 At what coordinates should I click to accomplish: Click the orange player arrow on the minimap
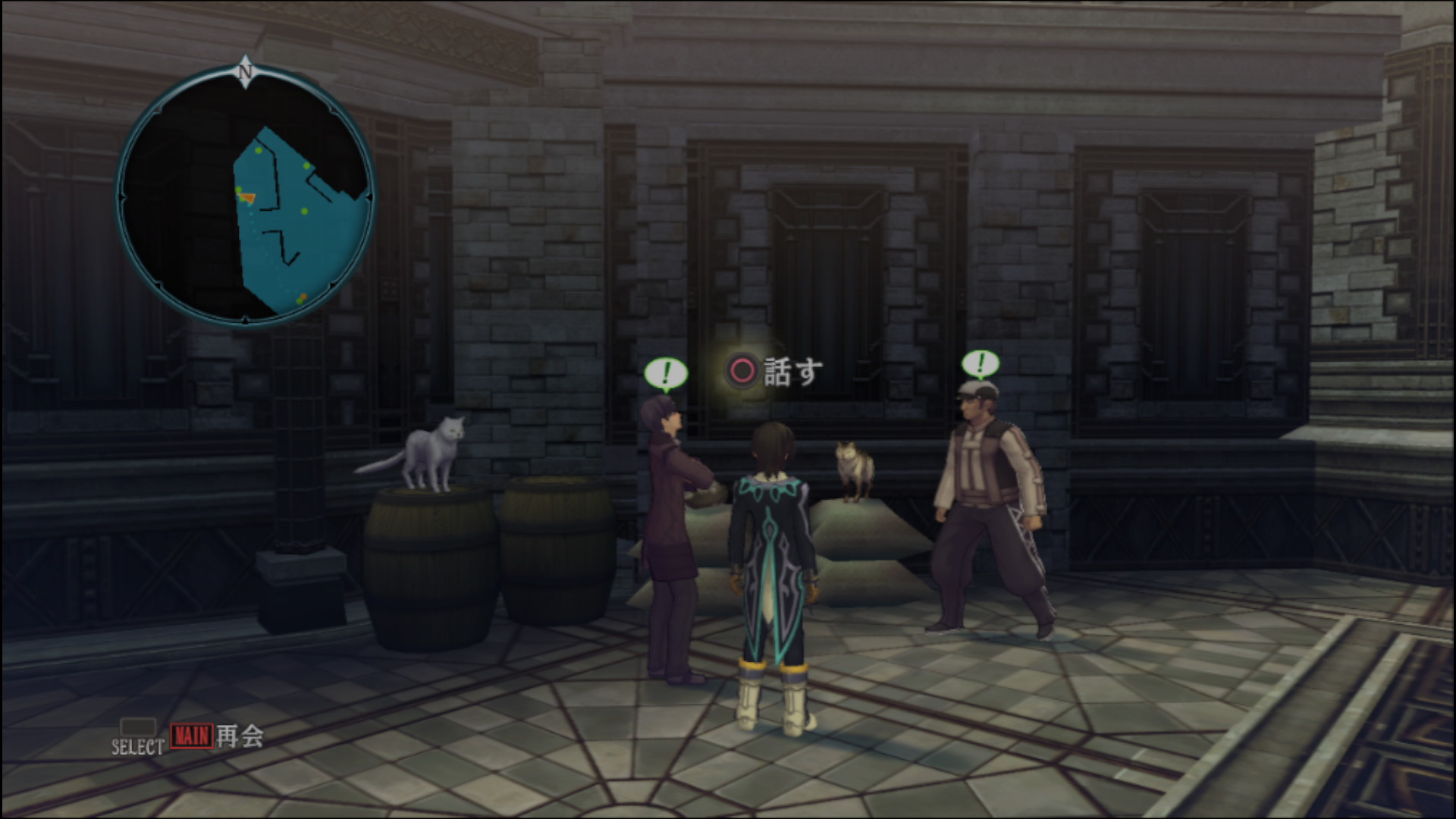click(x=246, y=198)
